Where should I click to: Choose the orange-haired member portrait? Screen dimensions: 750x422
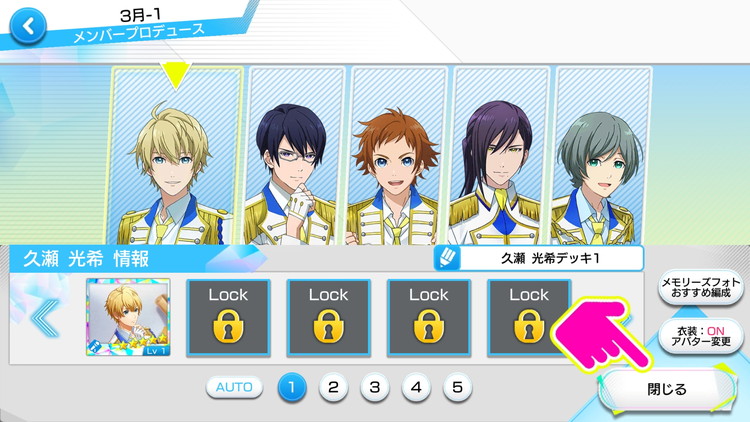(x=398, y=155)
